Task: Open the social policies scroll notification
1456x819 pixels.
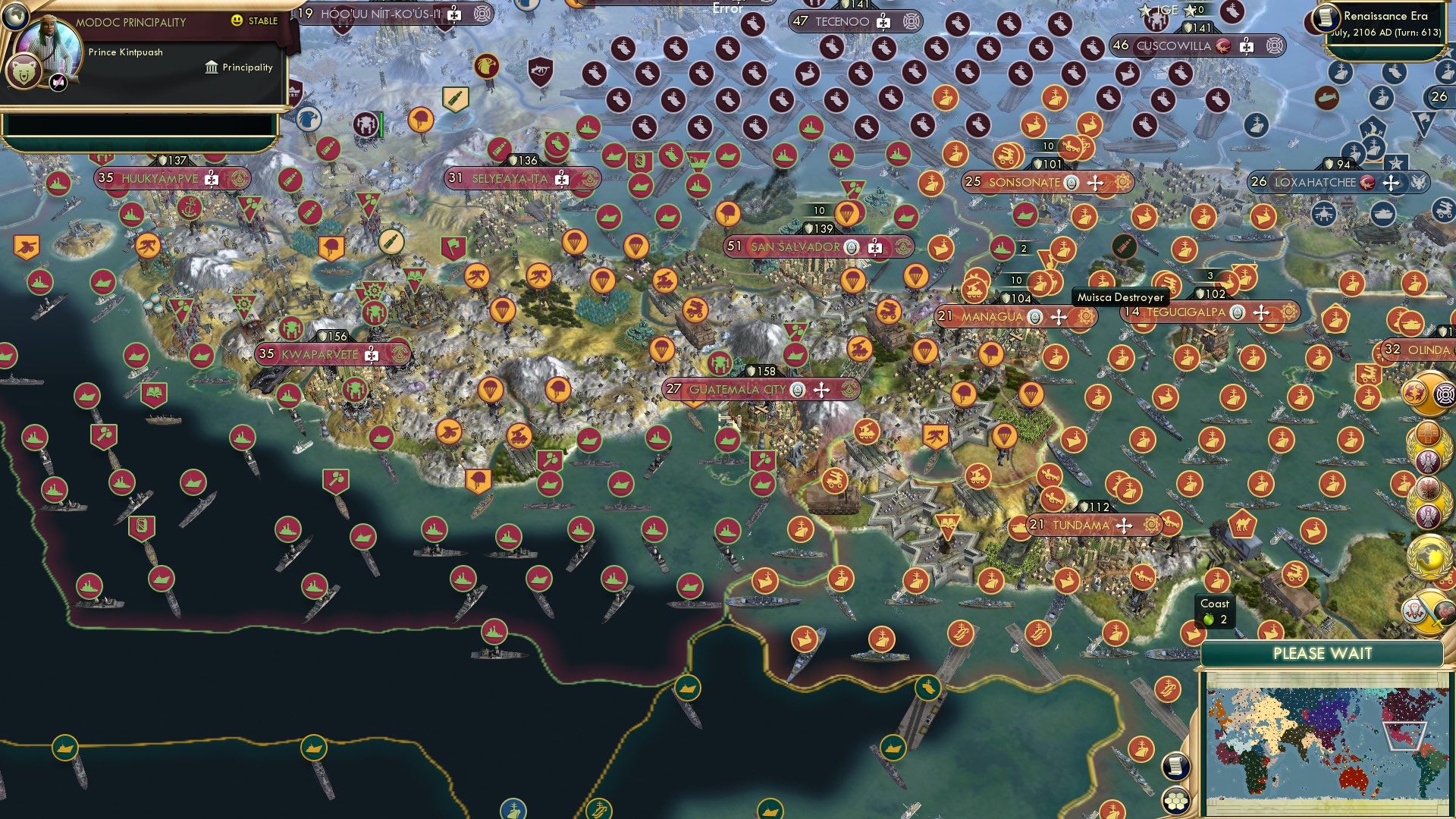Action: (1176, 767)
